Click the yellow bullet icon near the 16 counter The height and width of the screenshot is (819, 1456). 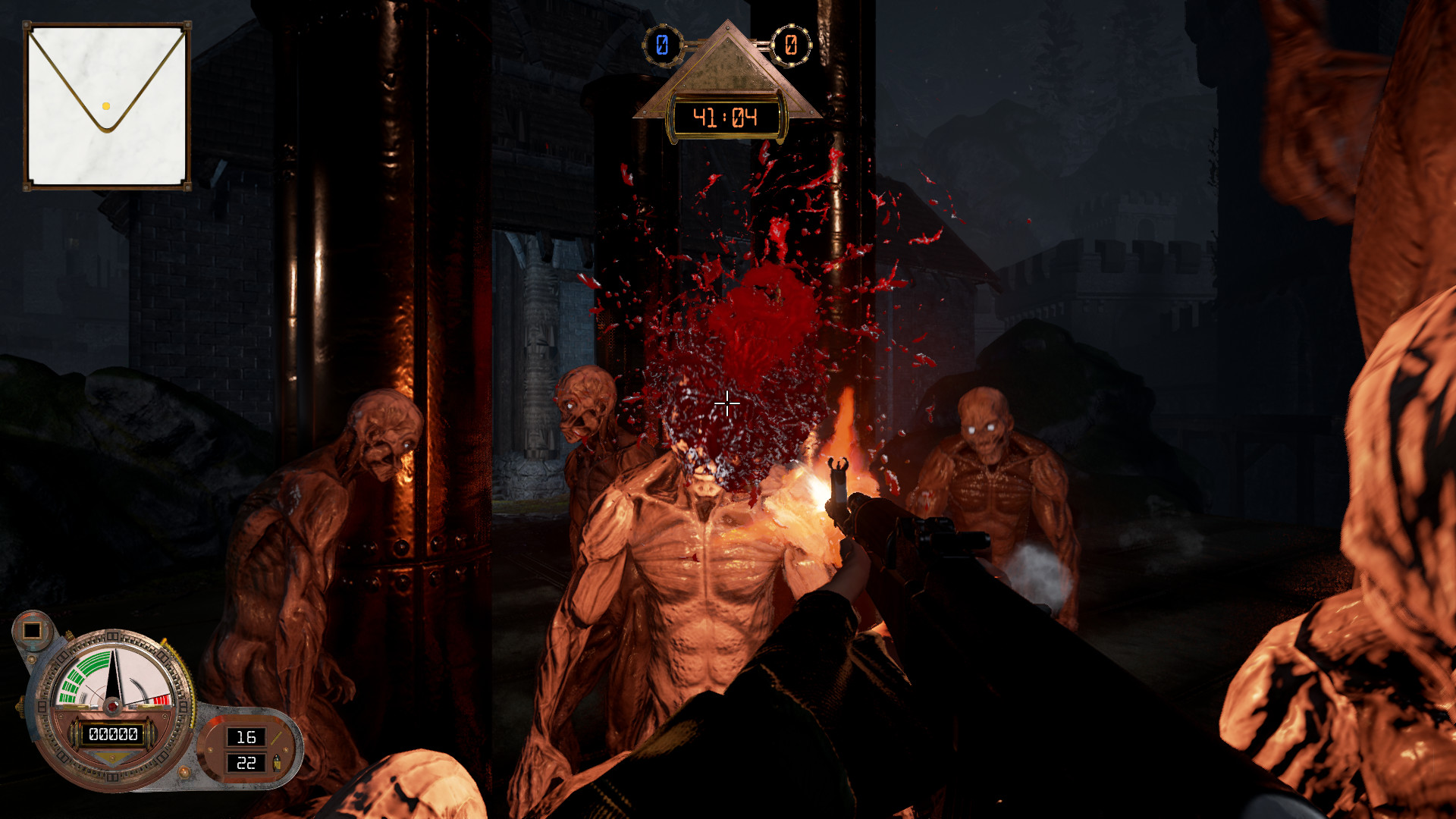tap(275, 738)
